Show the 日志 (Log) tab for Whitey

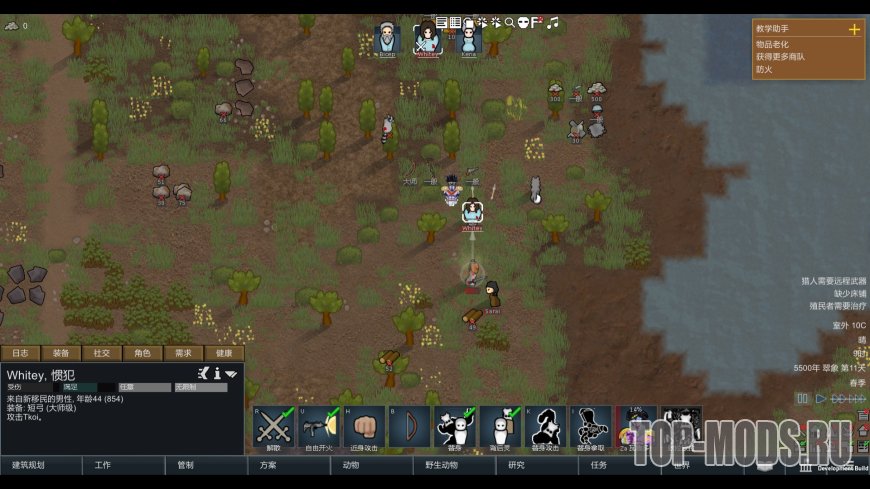click(20, 353)
